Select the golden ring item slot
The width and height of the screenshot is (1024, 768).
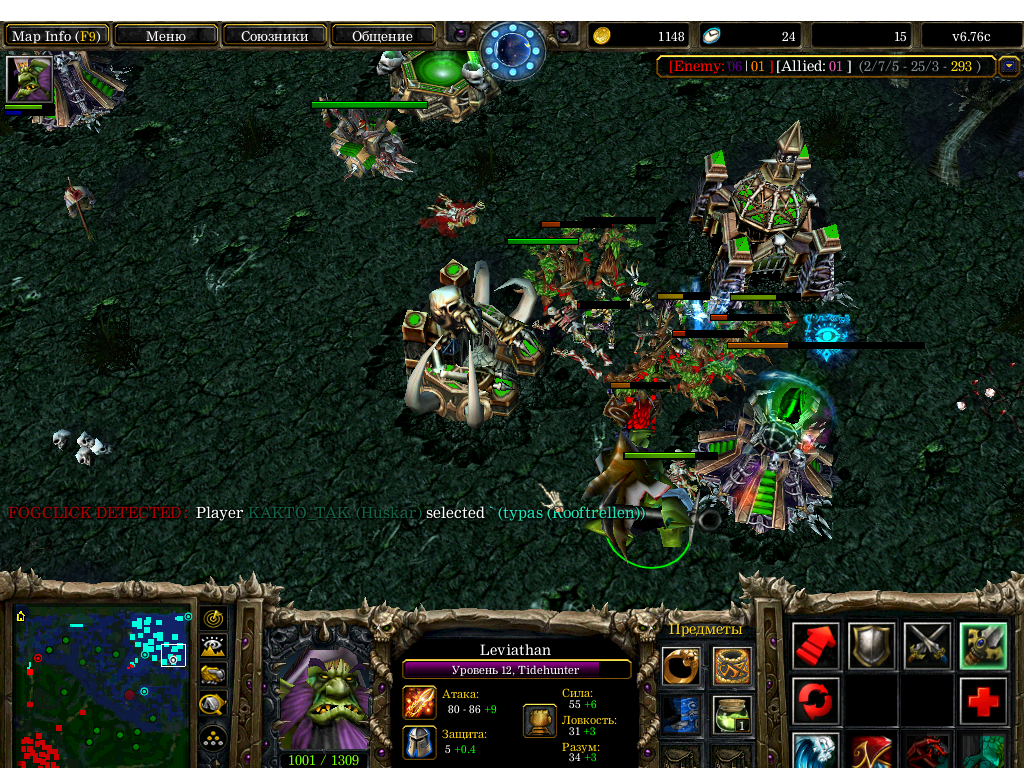click(x=680, y=667)
